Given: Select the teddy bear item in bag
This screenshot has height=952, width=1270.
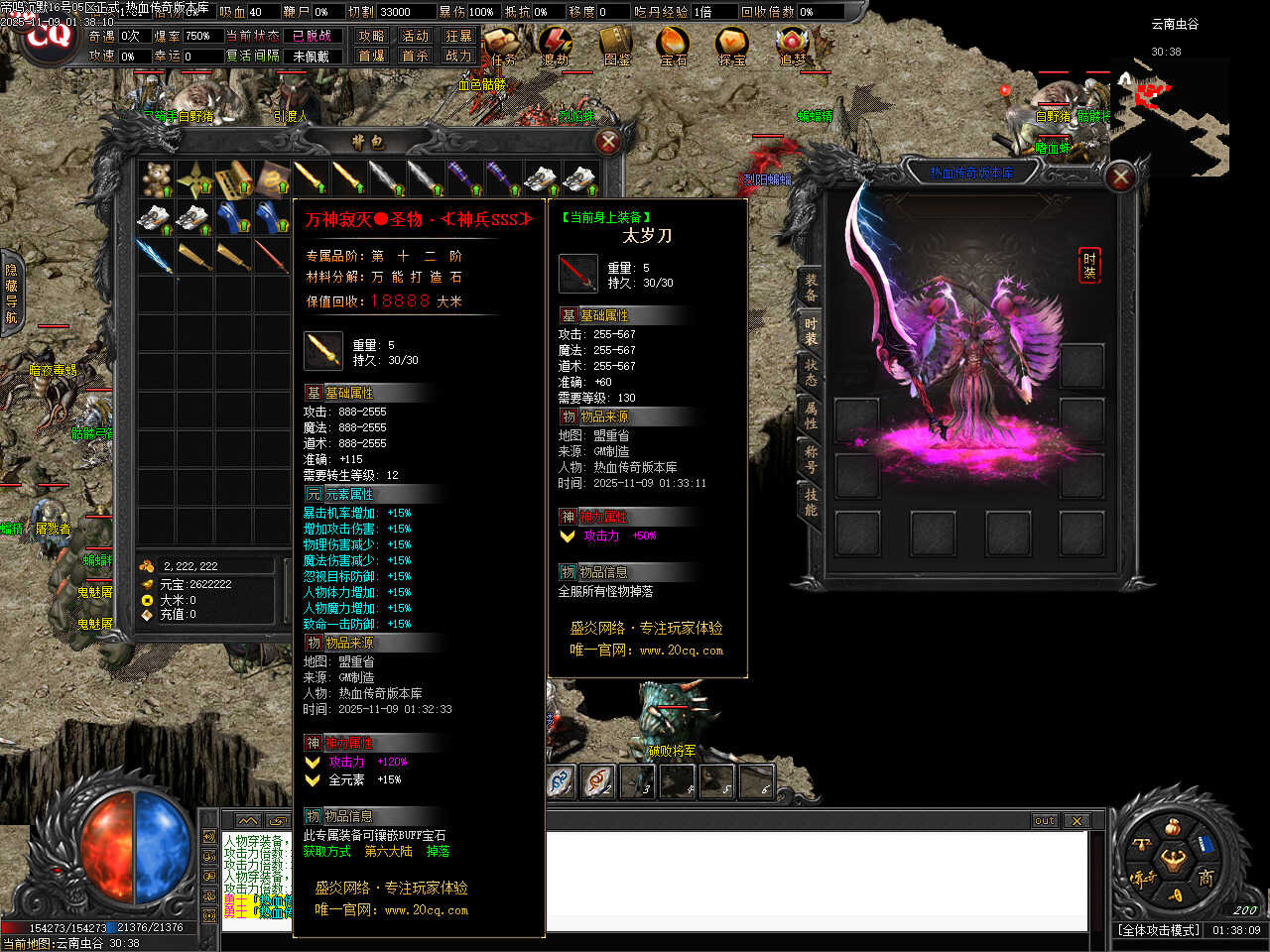Looking at the screenshot, I should 156,178.
